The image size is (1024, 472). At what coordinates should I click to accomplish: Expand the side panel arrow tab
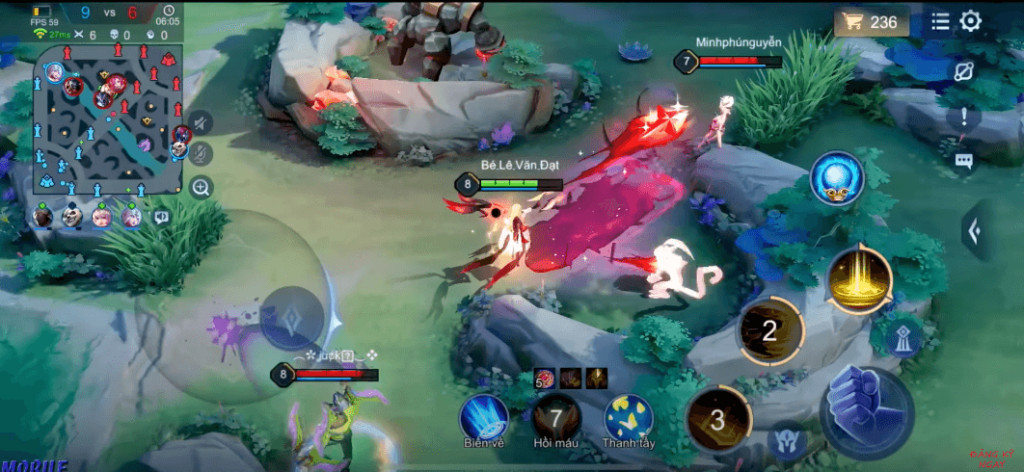(x=976, y=231)
